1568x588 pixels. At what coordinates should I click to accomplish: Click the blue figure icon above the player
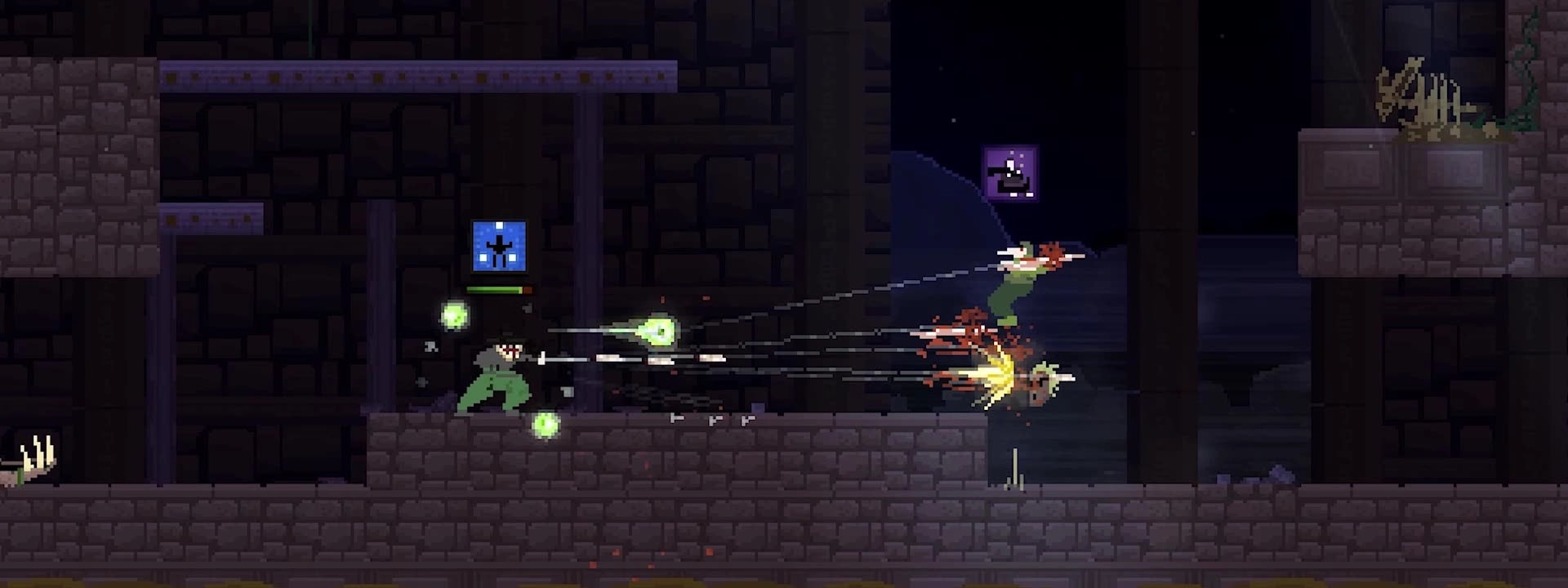(498, 246)
